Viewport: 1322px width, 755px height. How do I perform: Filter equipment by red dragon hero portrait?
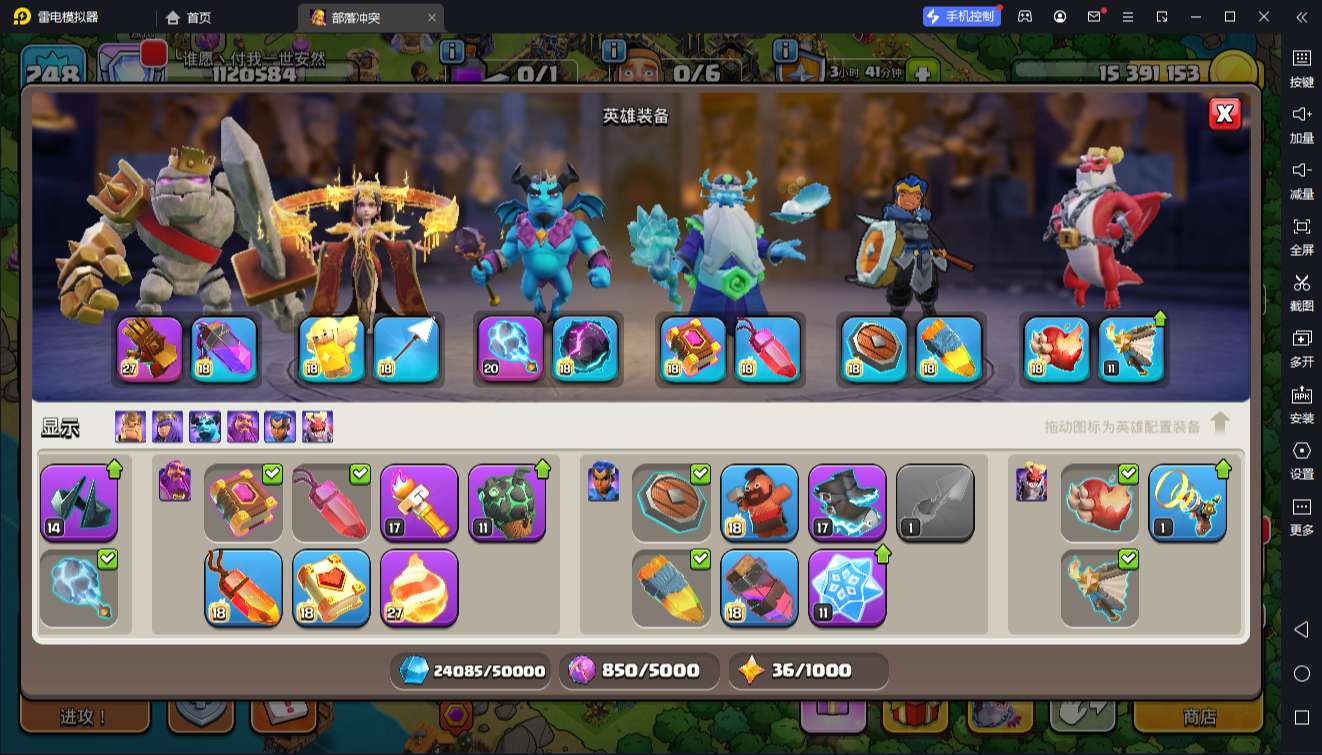pyautogui.click(x=318, y=427)
